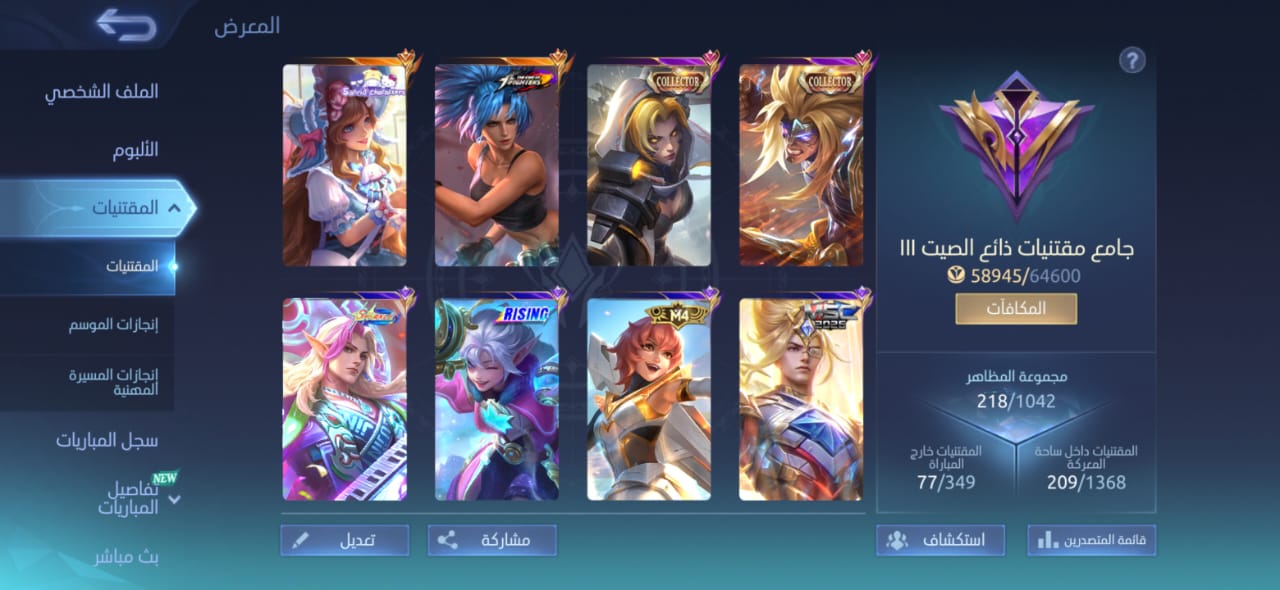
Task: Select the Sanrio Characters skin card
Action: point(345,165)
